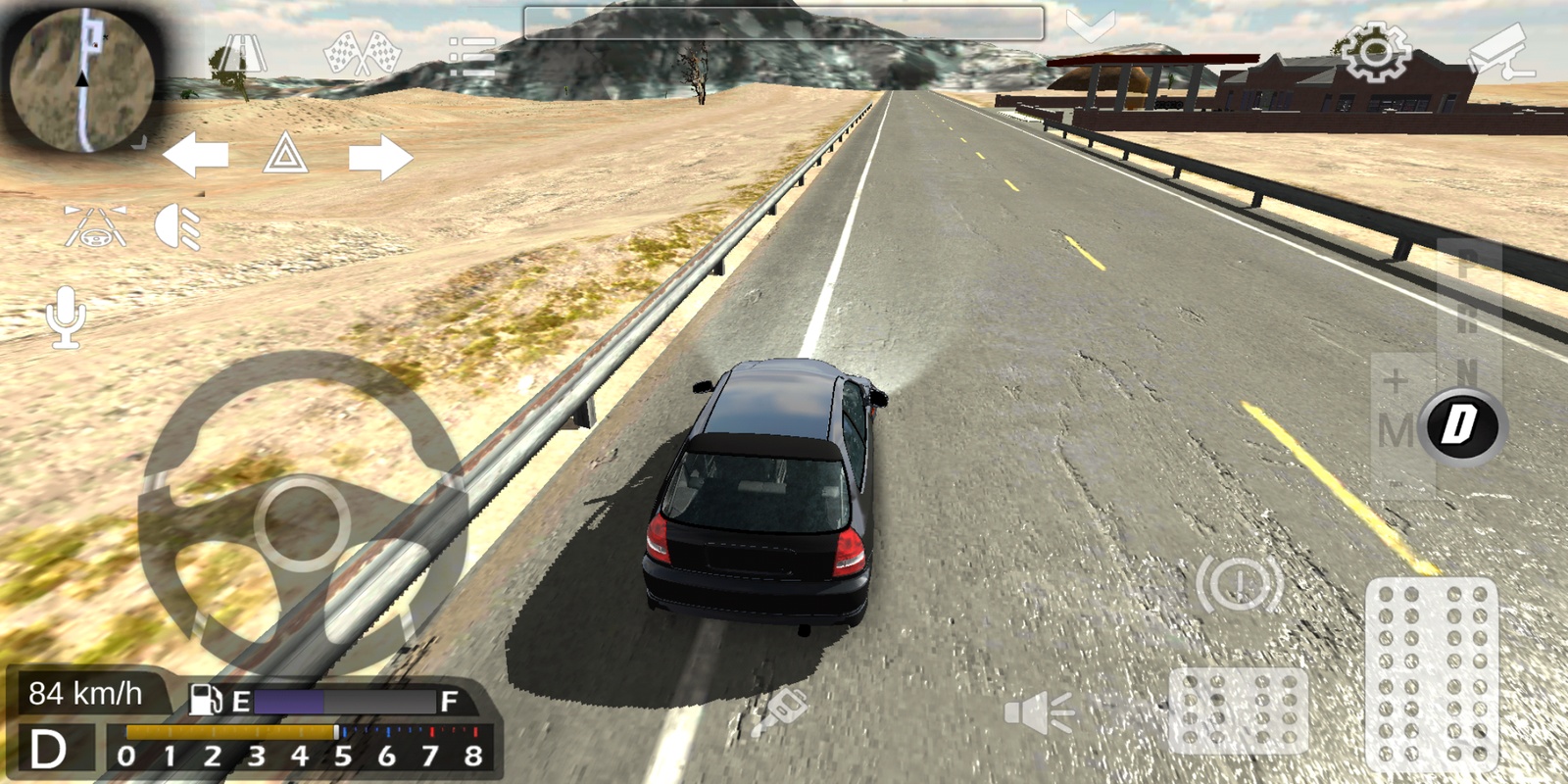Open the list menu icon
Image resolution: width=1568 pixels, height=784 pixels.
pos(471,57)
